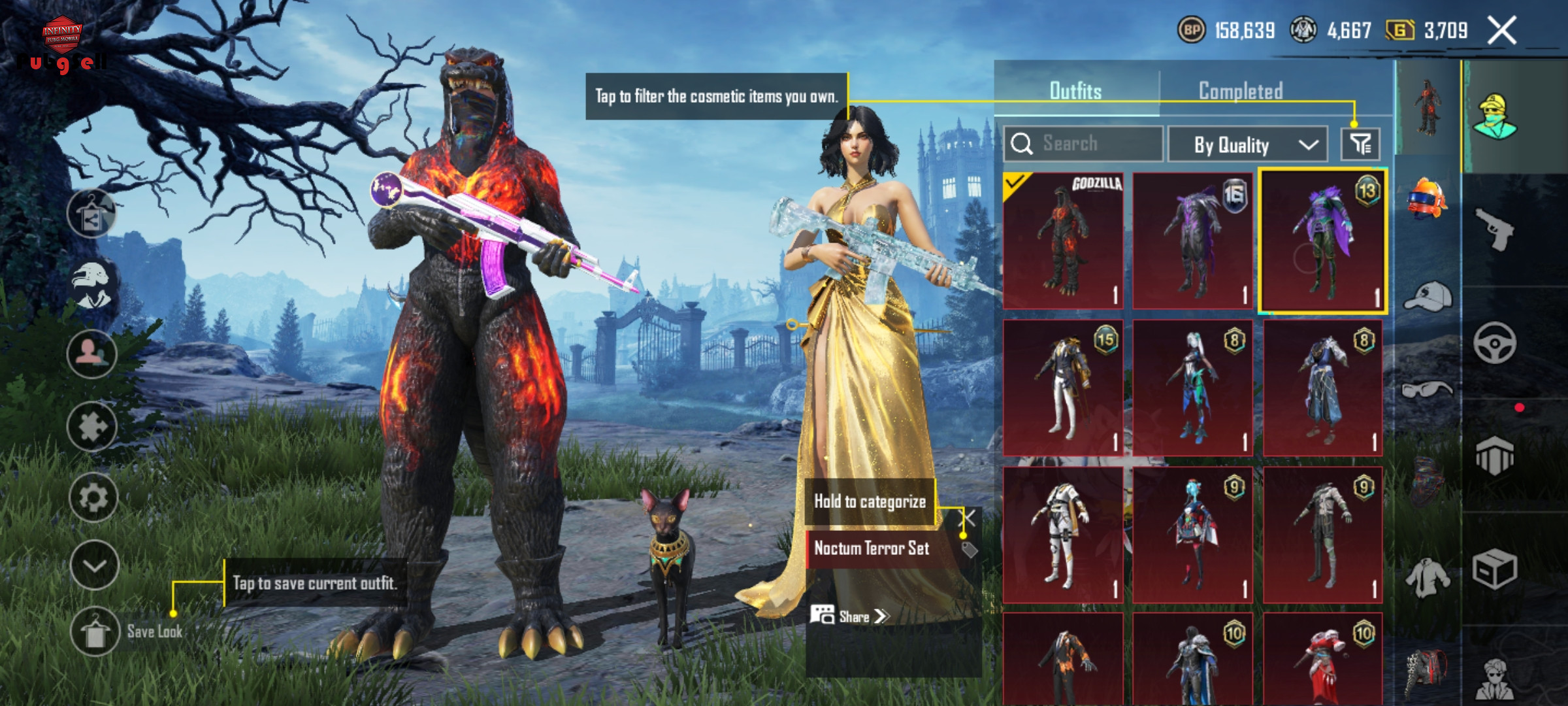
Task: Open the weapon skins pistol category
Action: point(1495,229)
